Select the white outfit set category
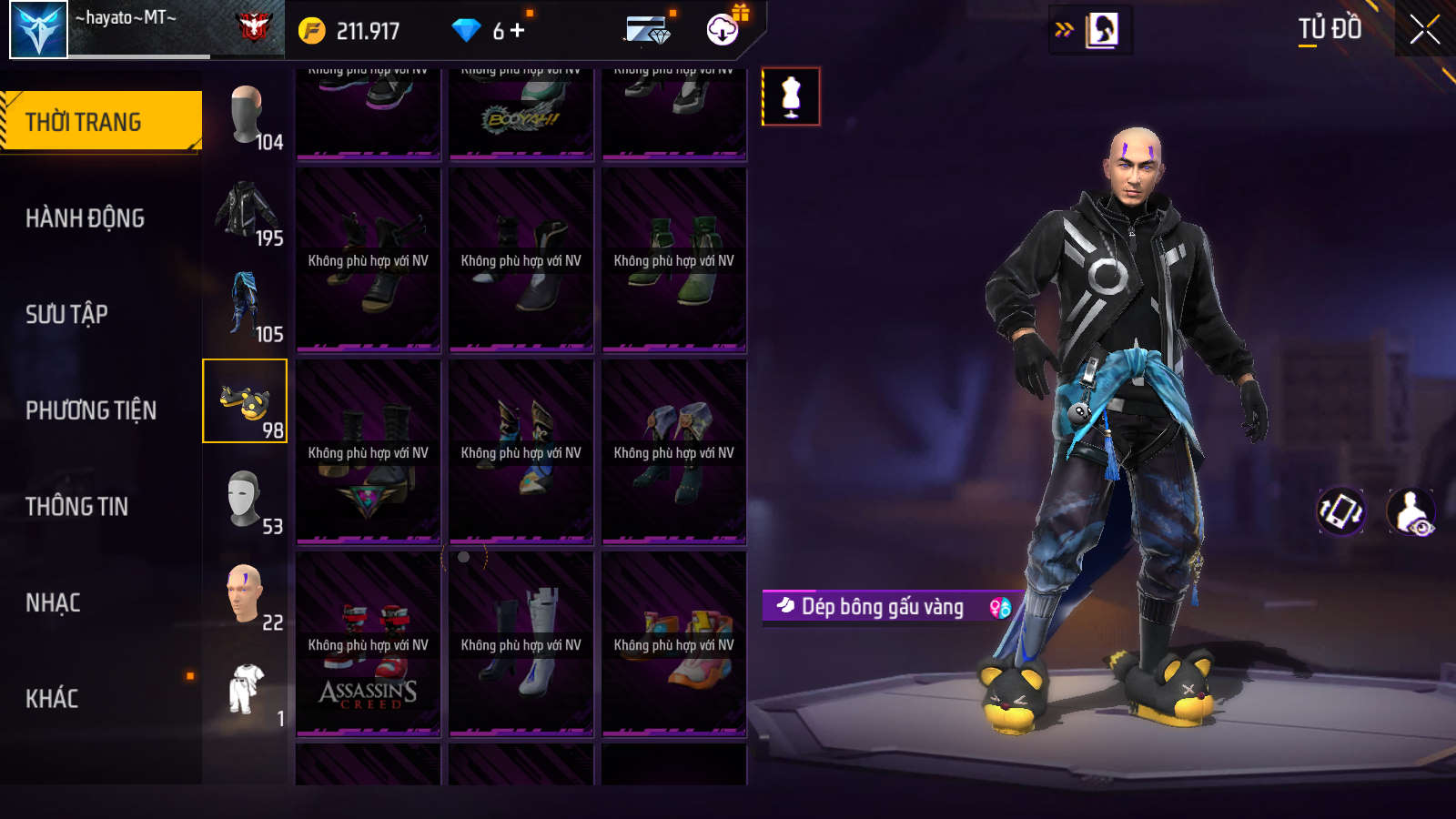This screenshot has height=819, width=1456. [246, 690]
